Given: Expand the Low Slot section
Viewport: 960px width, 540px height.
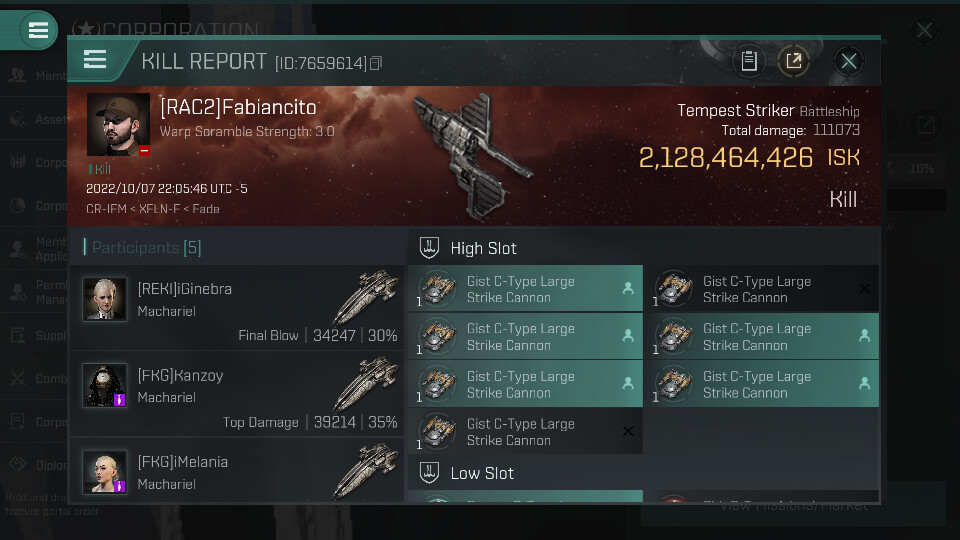Looking at the screenshot, I should 482,473.
